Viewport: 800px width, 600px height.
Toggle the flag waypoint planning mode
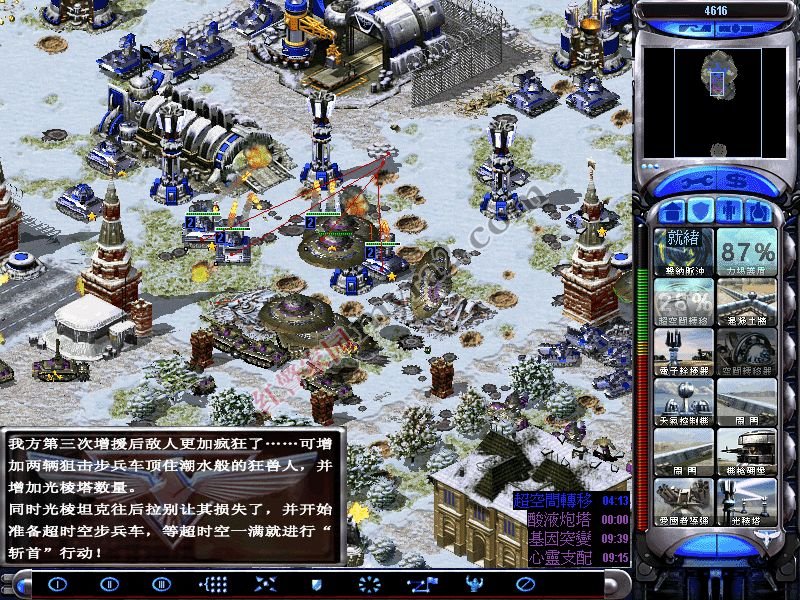tap(420, 584)
